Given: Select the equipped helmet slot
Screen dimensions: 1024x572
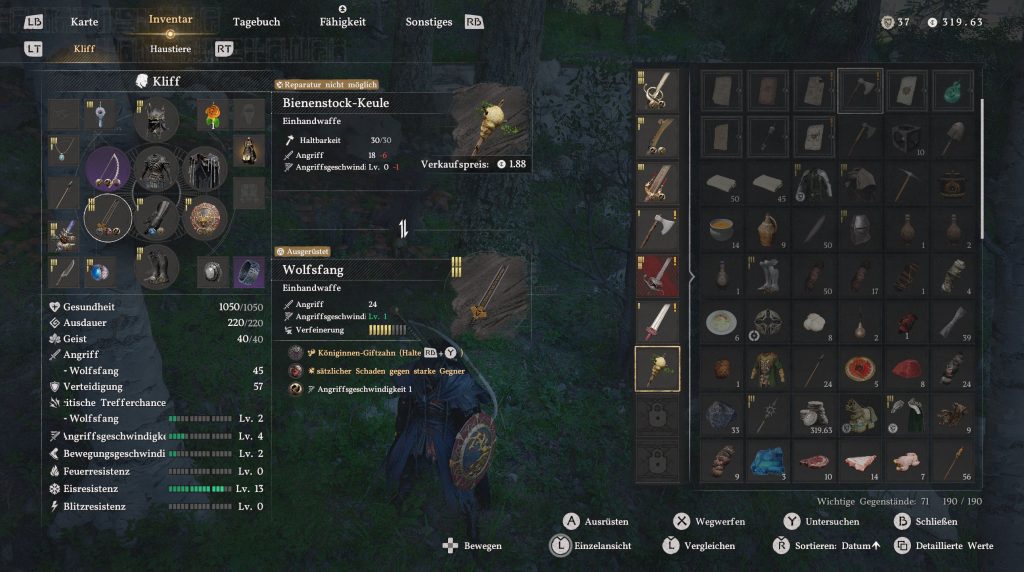Looking at the screenshot, I should [x=157, y=120].
